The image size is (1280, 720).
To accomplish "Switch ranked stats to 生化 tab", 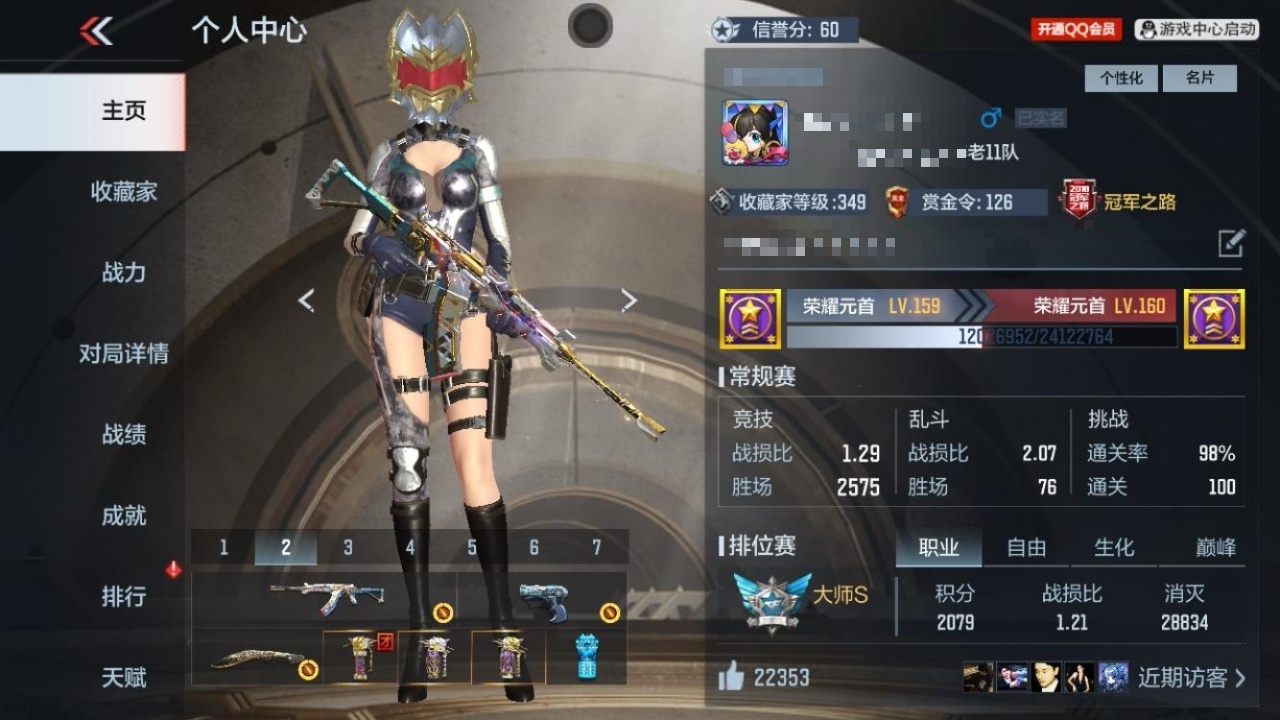I will pyautogui.click(x=1114, y=547).
